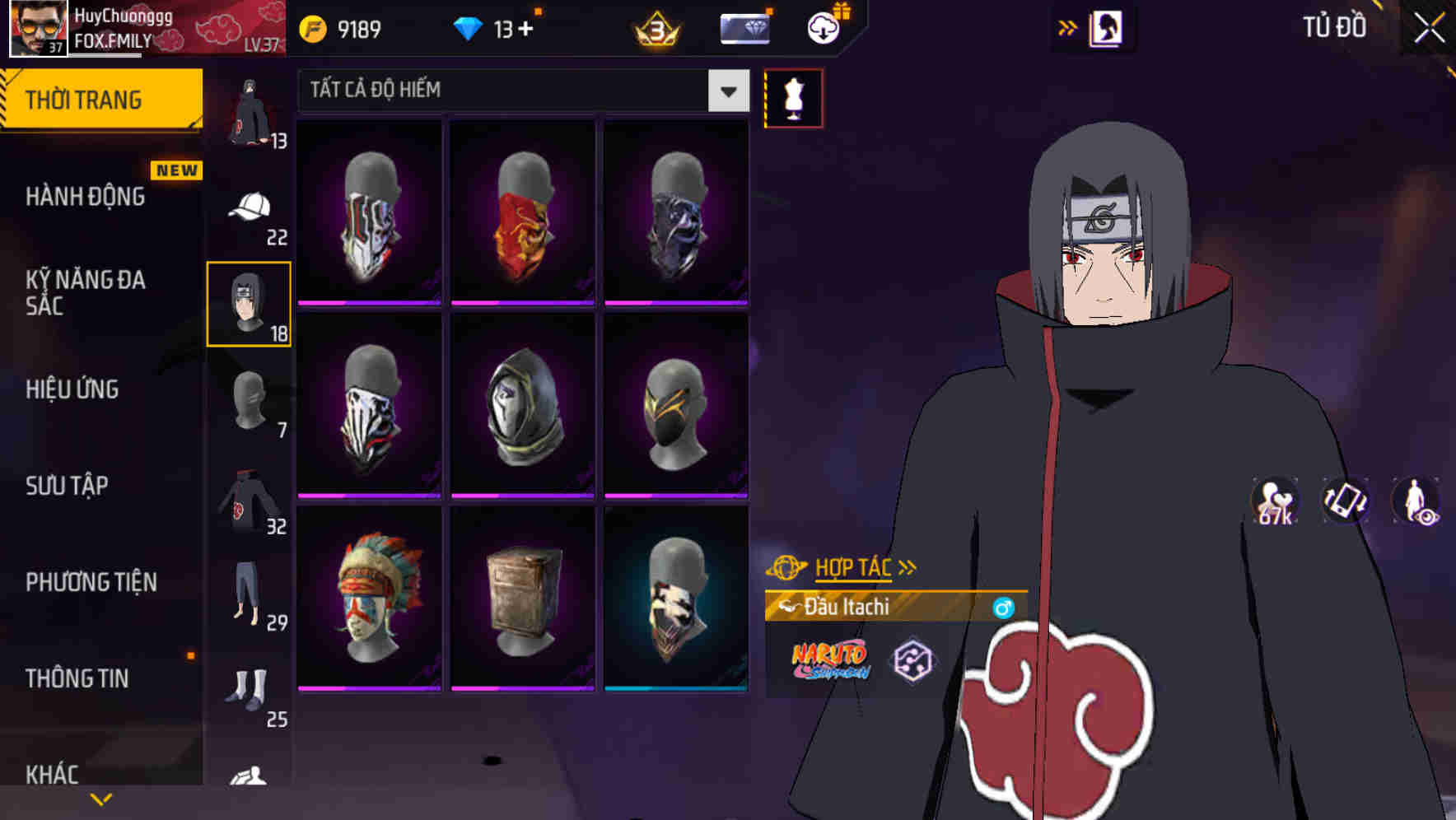Expand more categories with the bottom chevron
The width and height of the screenshot is (1456, 820).
100,798
